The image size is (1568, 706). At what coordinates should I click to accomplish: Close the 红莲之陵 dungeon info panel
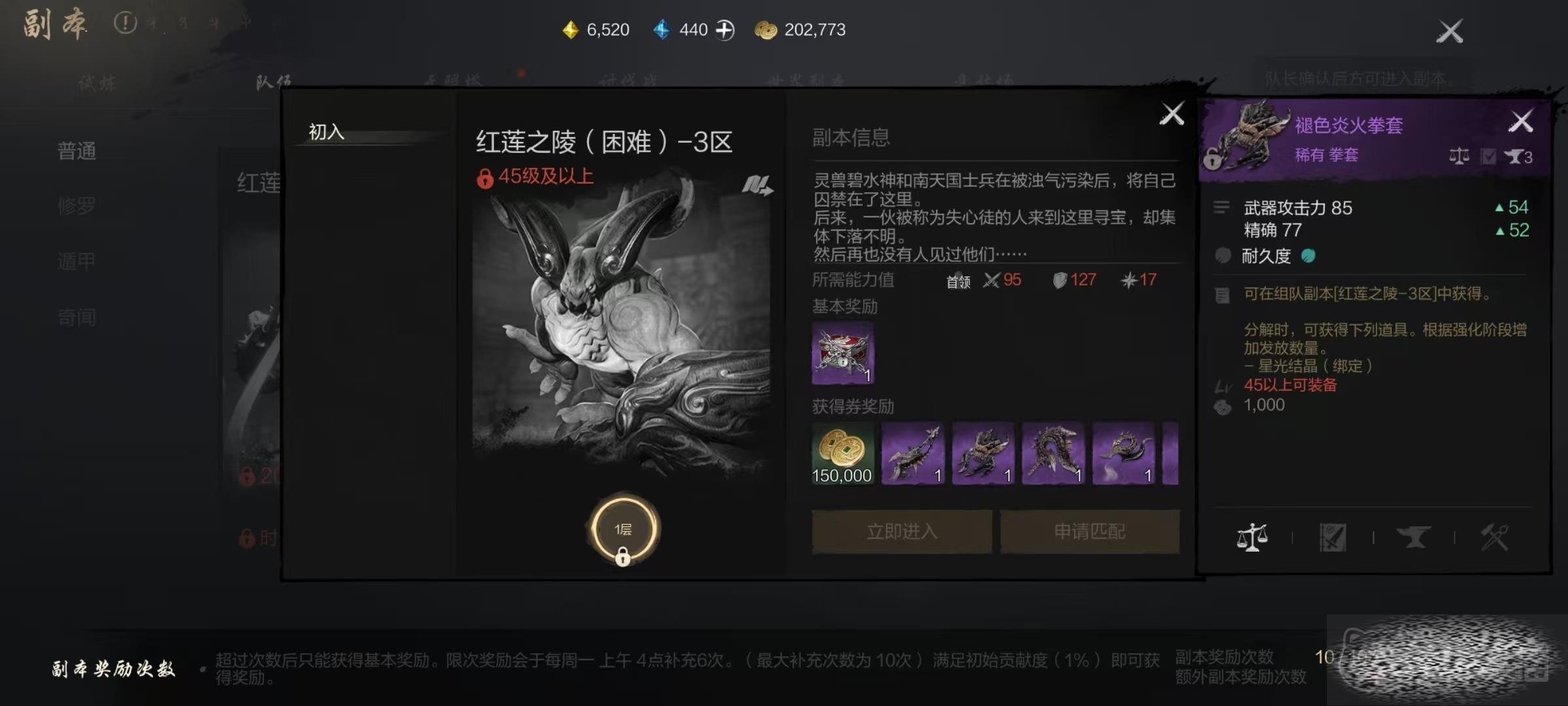tap(1171, 114)
